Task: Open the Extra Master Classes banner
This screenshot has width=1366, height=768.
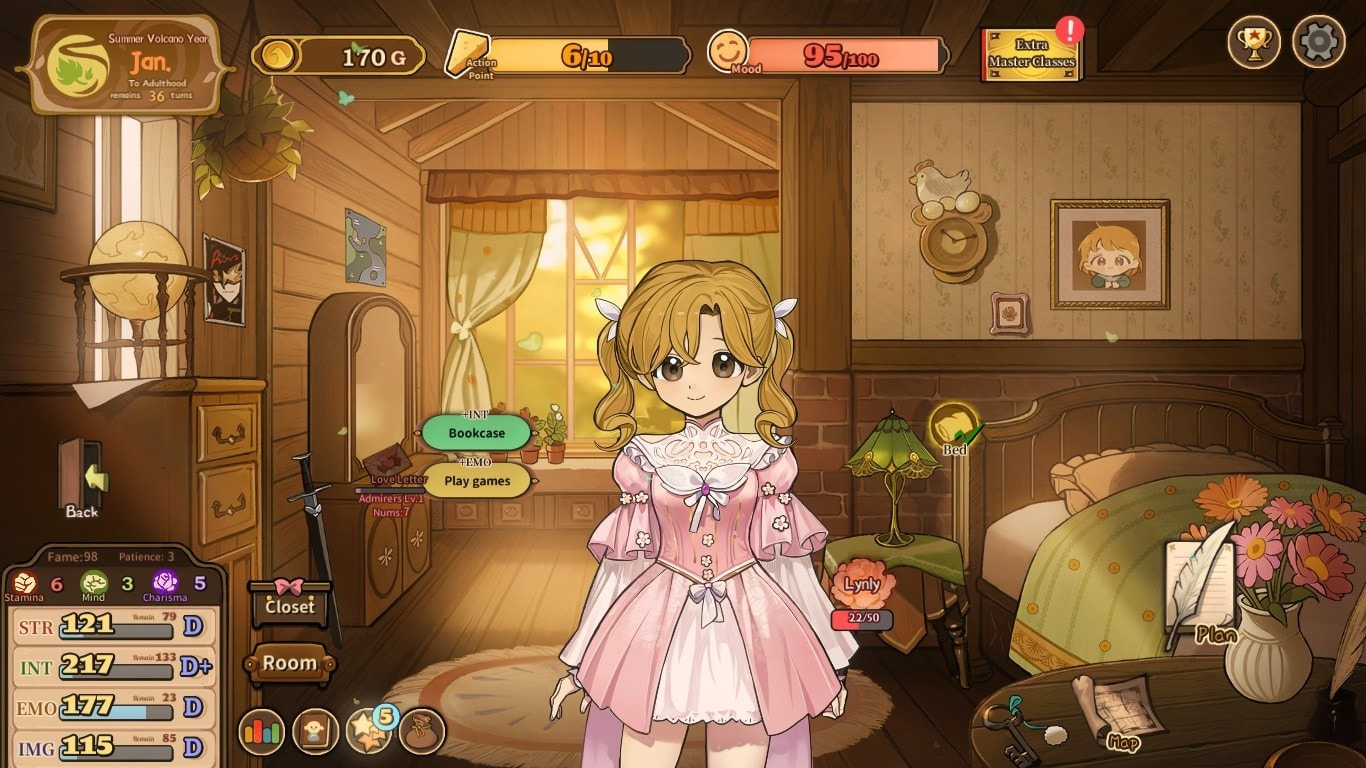Action: pos(1031,55)
